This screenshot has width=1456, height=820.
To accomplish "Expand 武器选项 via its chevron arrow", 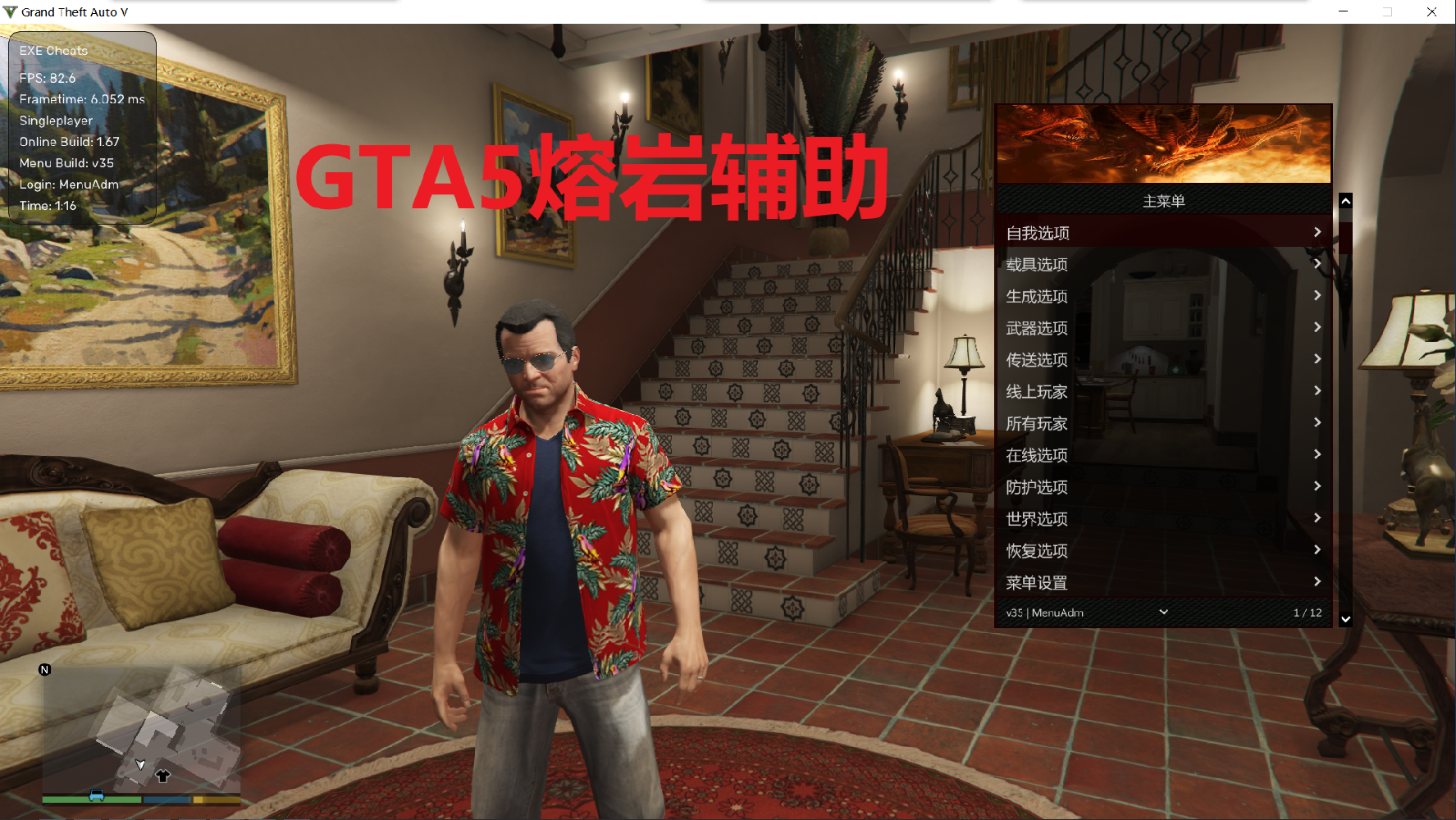I will [1317, 326].
